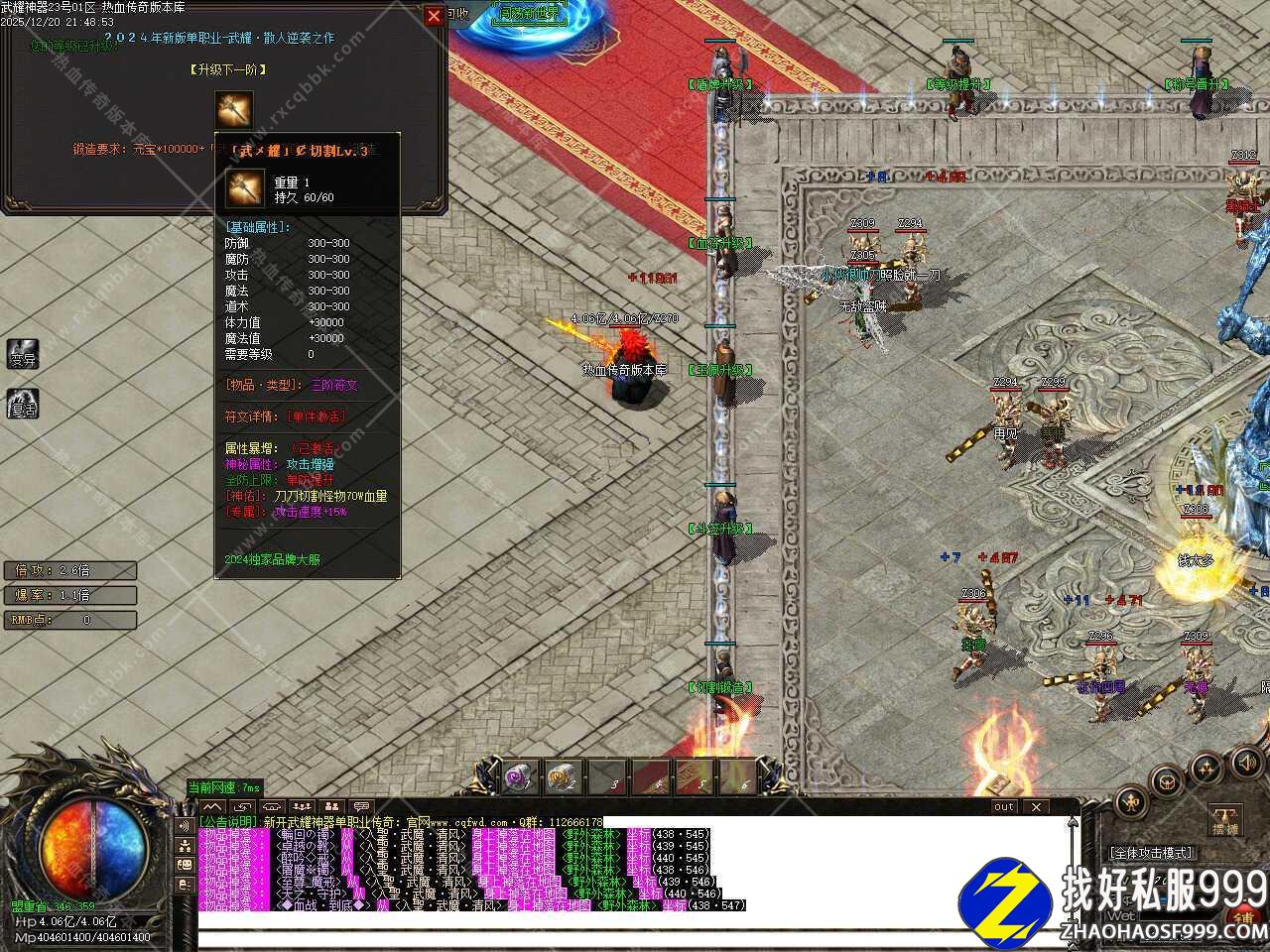Image resolution: width=1270 pixels, height=952 pixels.
Task: Switch the 全体攻击模式 attack mode label
Action: click(x=1151, y=852)
